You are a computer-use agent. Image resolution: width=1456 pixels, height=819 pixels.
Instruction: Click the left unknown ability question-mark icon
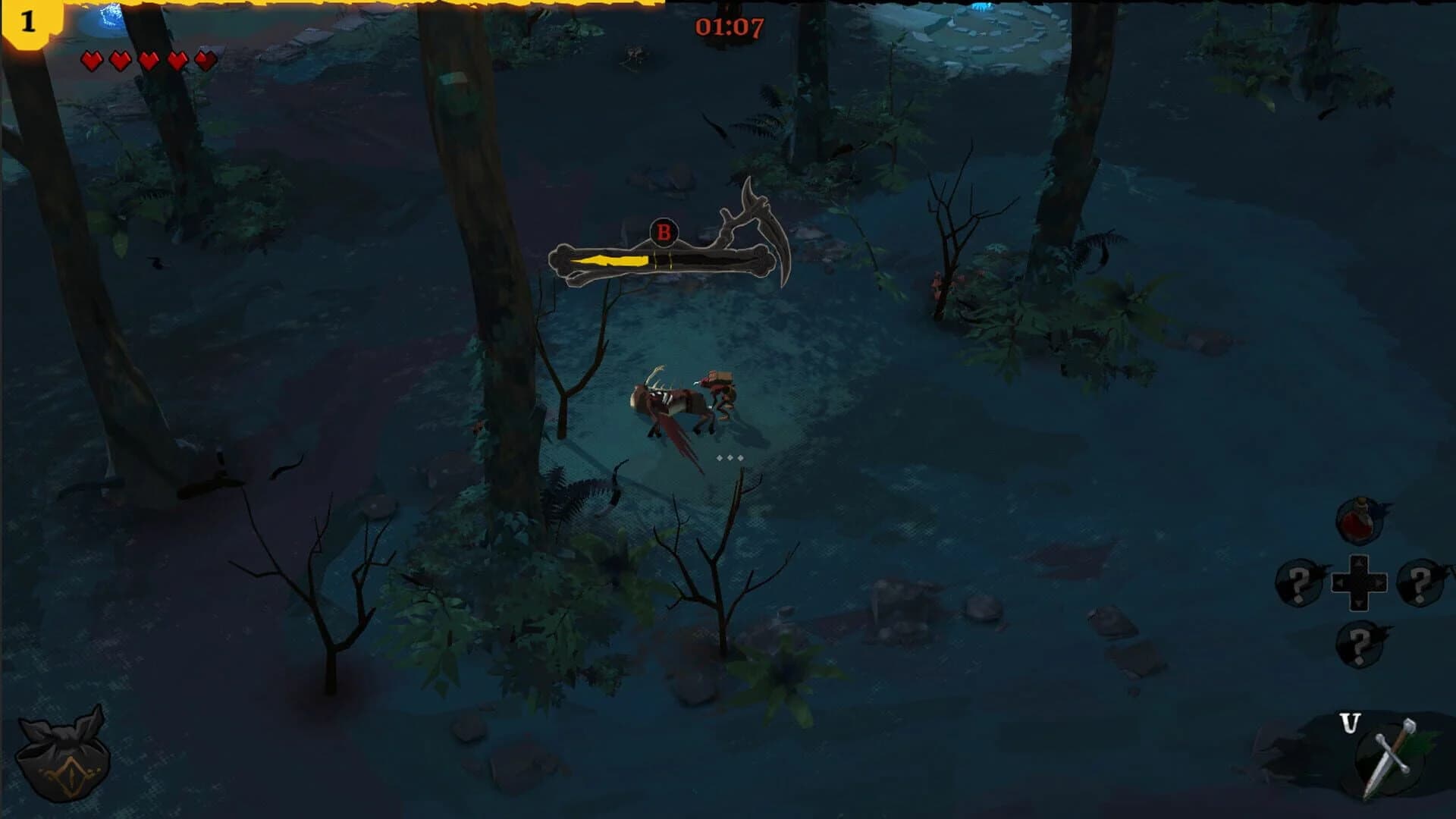[x=1298, y=582]
